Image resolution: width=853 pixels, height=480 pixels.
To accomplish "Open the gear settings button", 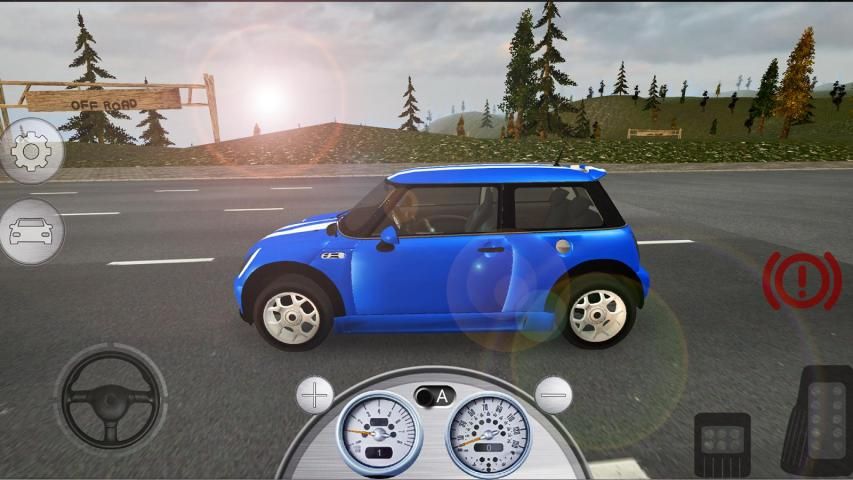I will coord(30,151).
